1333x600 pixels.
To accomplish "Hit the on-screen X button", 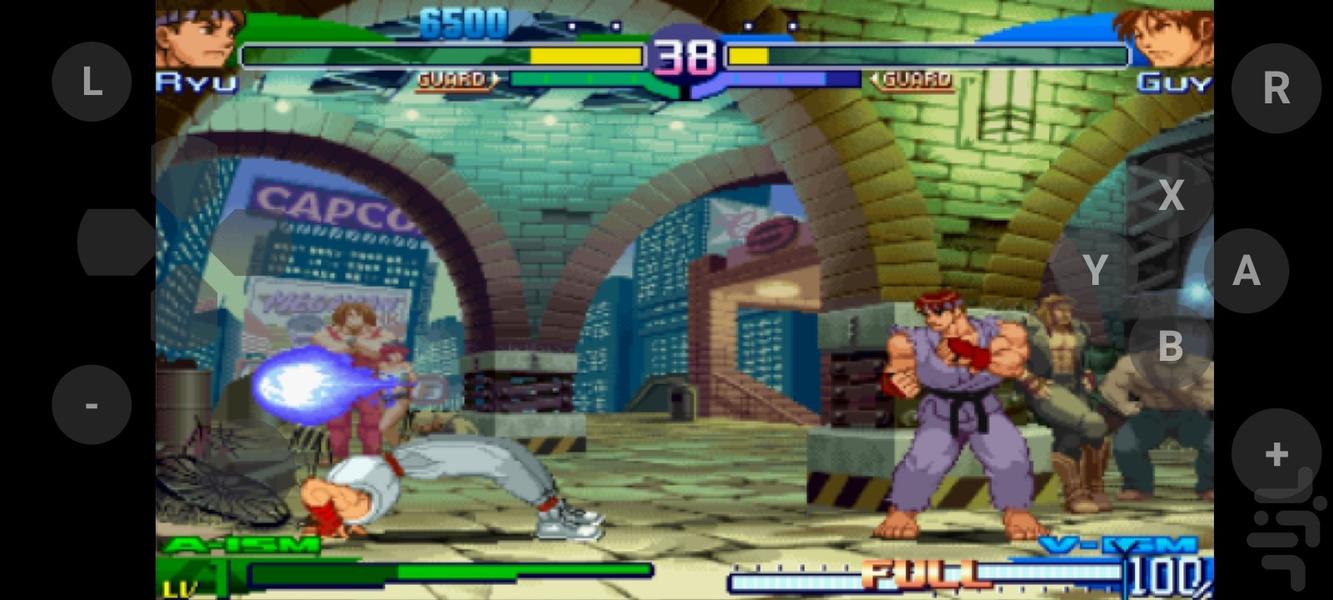I will tap(1171, 196).
